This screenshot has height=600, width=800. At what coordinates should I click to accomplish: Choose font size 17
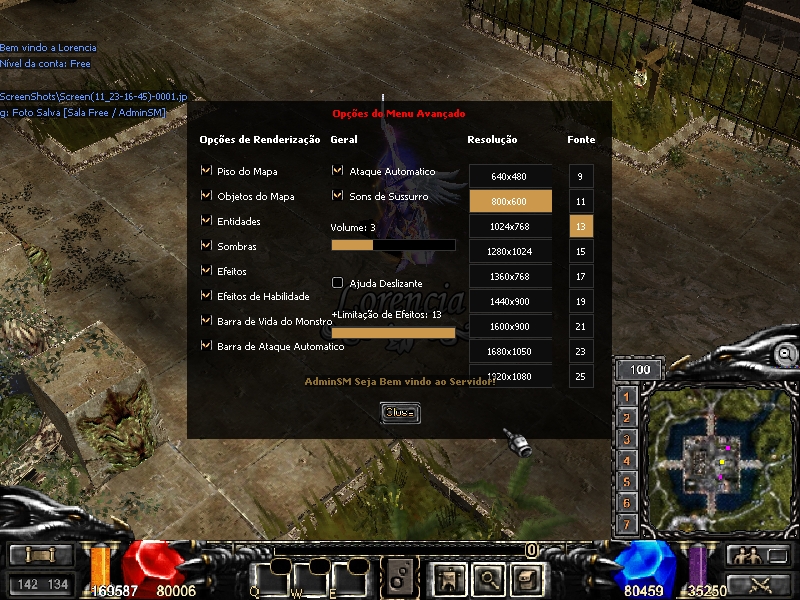[x=580, y=276]
